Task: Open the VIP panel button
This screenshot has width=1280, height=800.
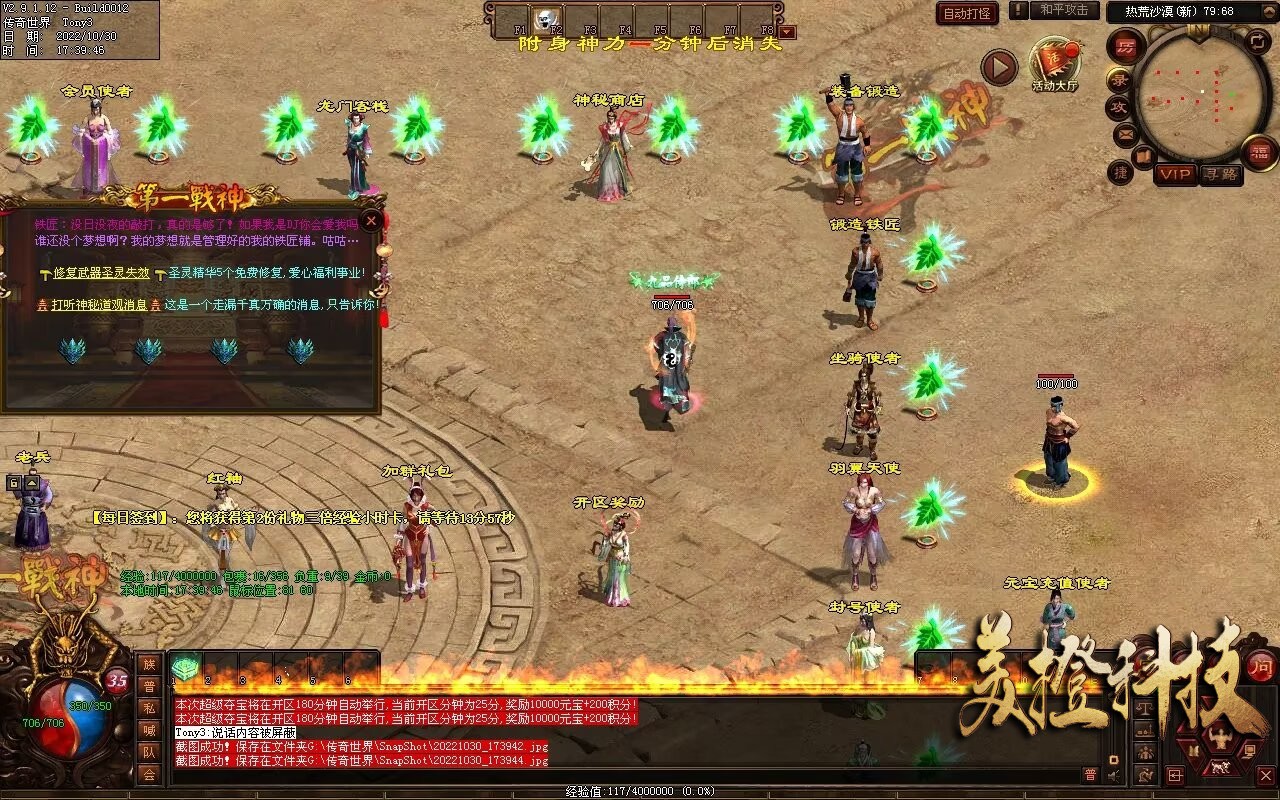Action: (x=1175, y=174)
